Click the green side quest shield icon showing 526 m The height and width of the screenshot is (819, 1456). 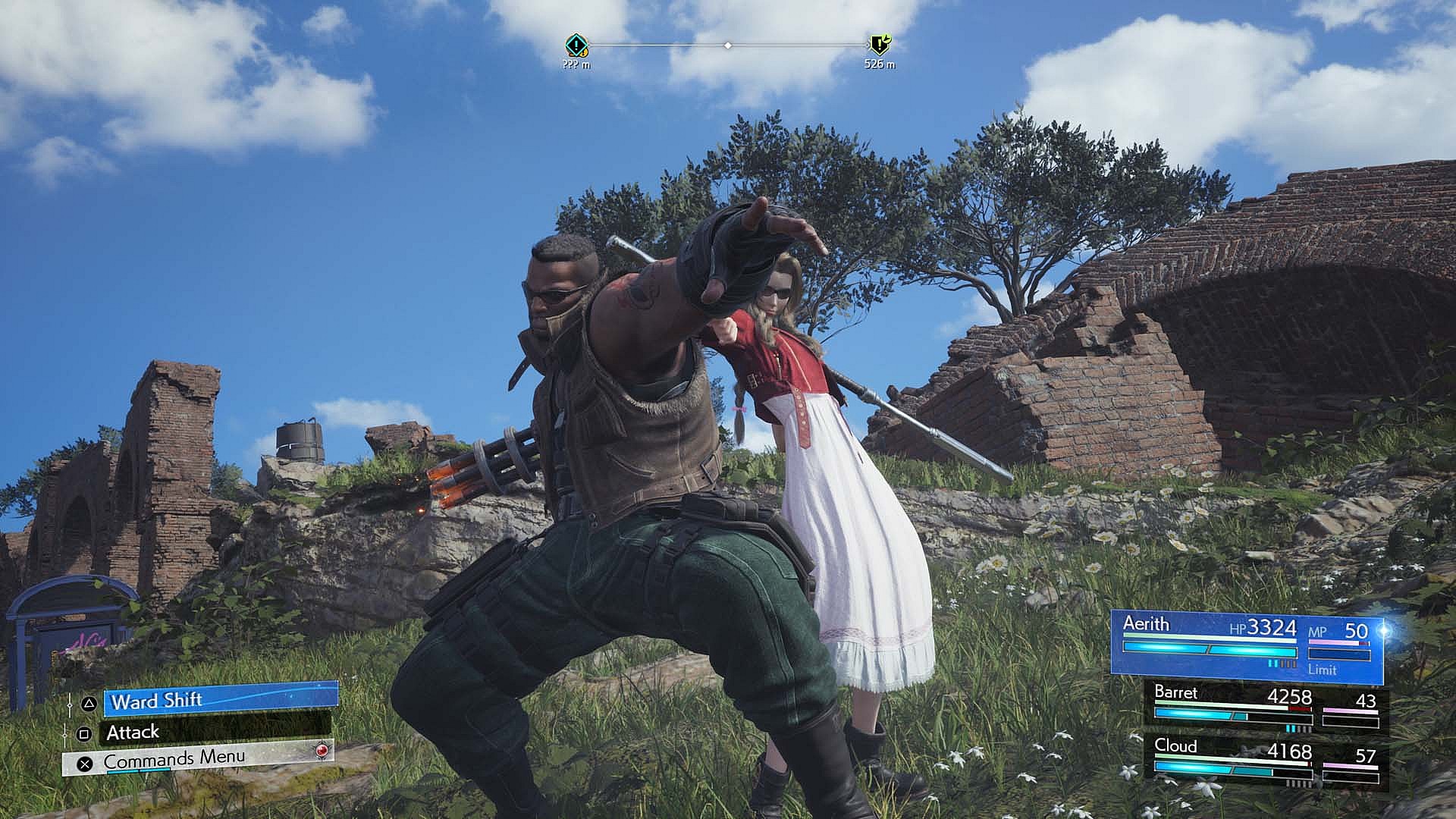[878, 45]
